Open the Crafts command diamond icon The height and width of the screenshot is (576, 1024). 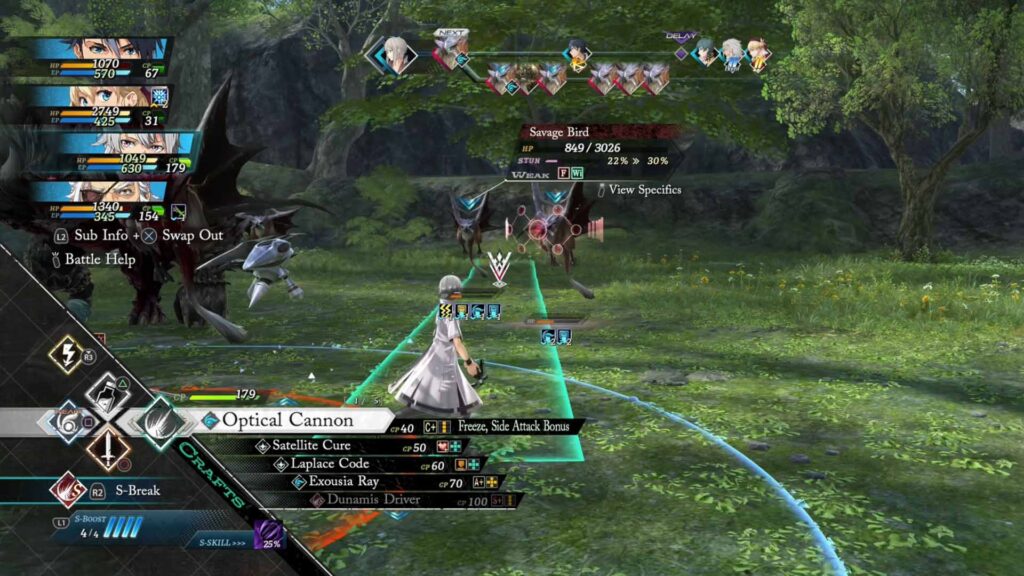[159, 421]
